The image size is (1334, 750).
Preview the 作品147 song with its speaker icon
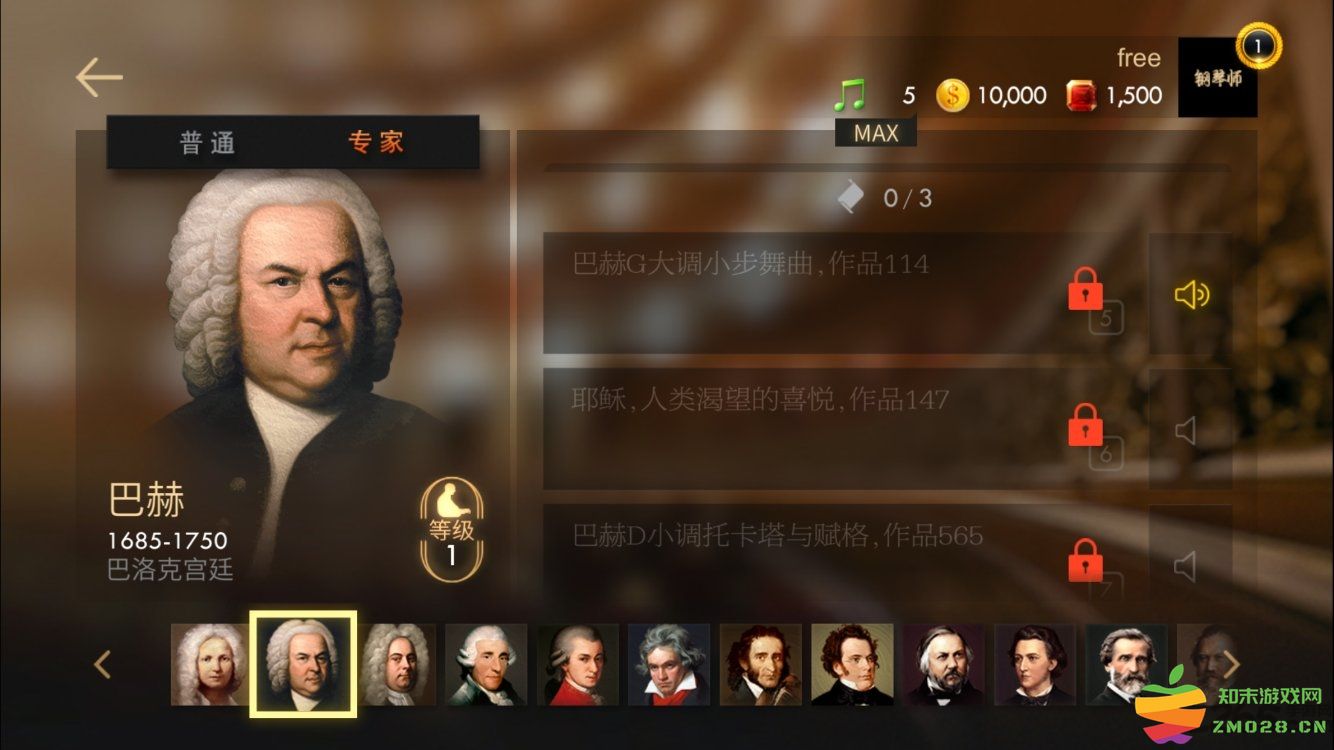(1187, 431)
